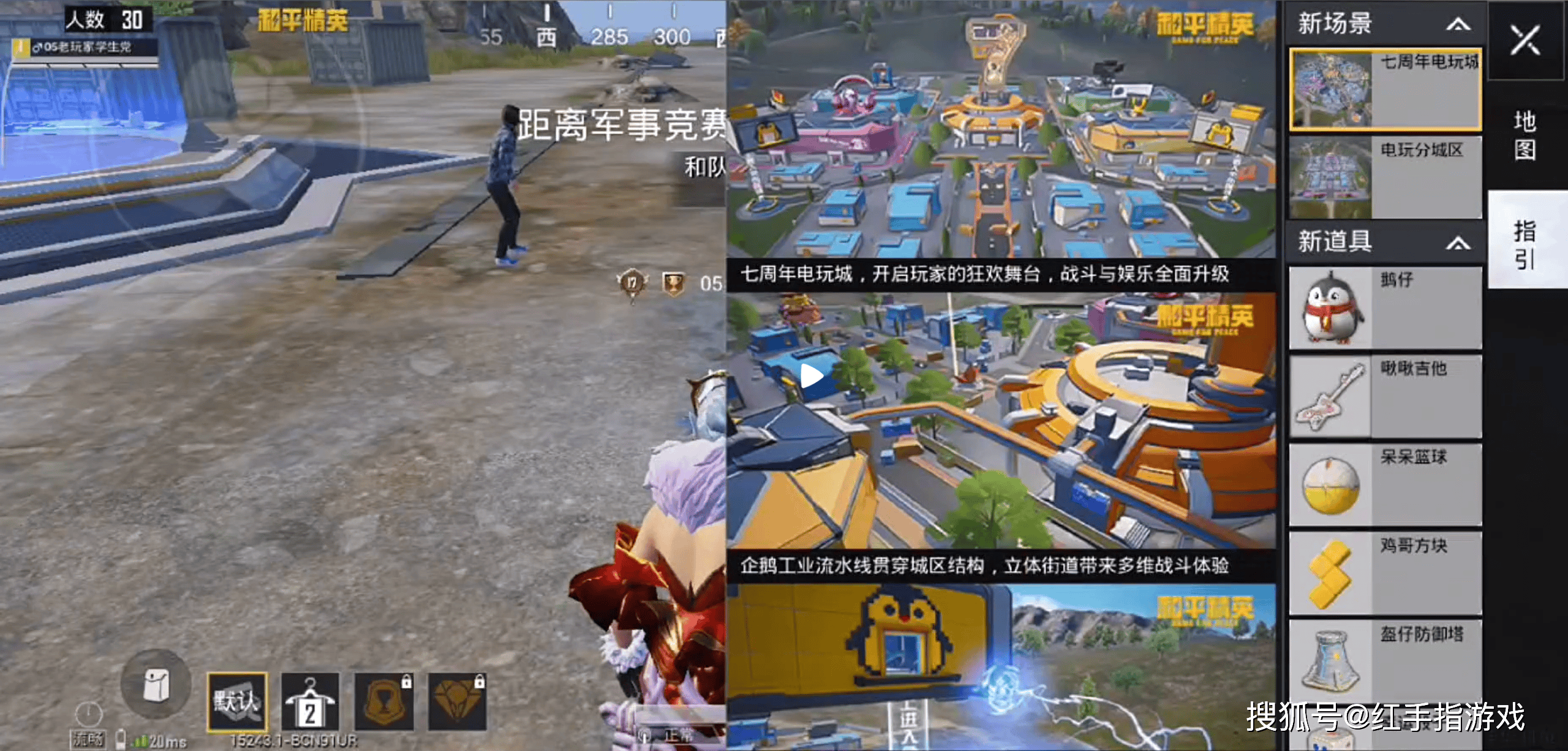The image size is (1568, 751).
Task: Choose the 啾啾吉他 guitar item
Action: [x=1385, y=396]
